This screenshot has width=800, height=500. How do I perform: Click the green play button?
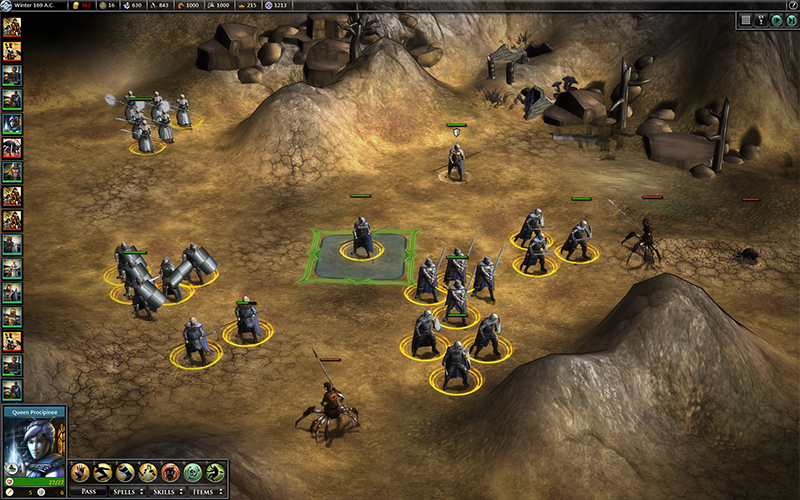777,19
